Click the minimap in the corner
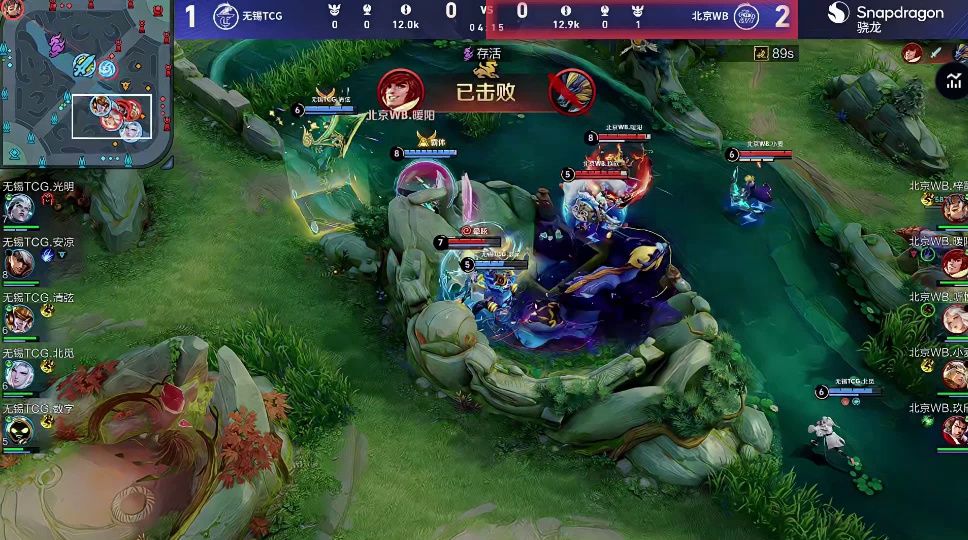This screenshot has width=968, height=540. tap(86, 83)
